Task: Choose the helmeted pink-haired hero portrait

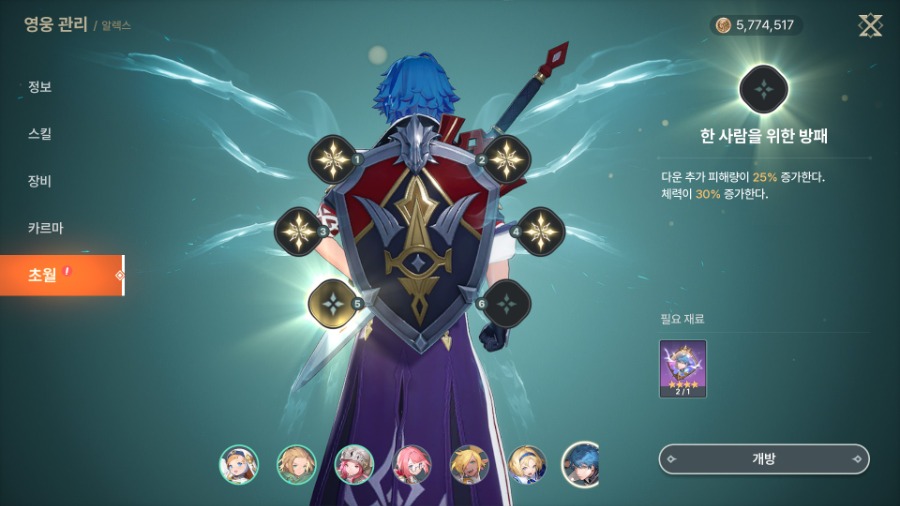Action: pos(354,464)
